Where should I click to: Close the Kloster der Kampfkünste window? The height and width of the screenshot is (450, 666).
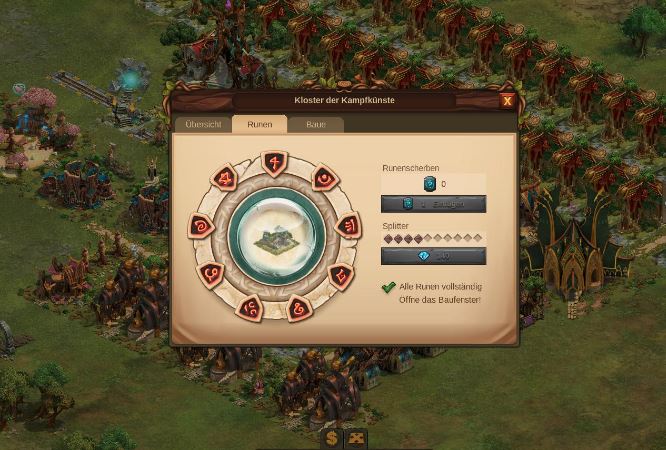tap(507, 100)
